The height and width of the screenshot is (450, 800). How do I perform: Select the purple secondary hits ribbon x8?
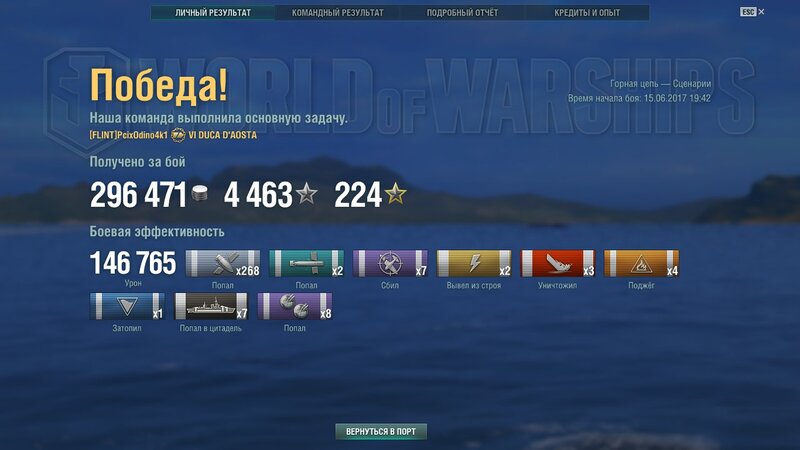pyautogui.click(x=295, y=306)
